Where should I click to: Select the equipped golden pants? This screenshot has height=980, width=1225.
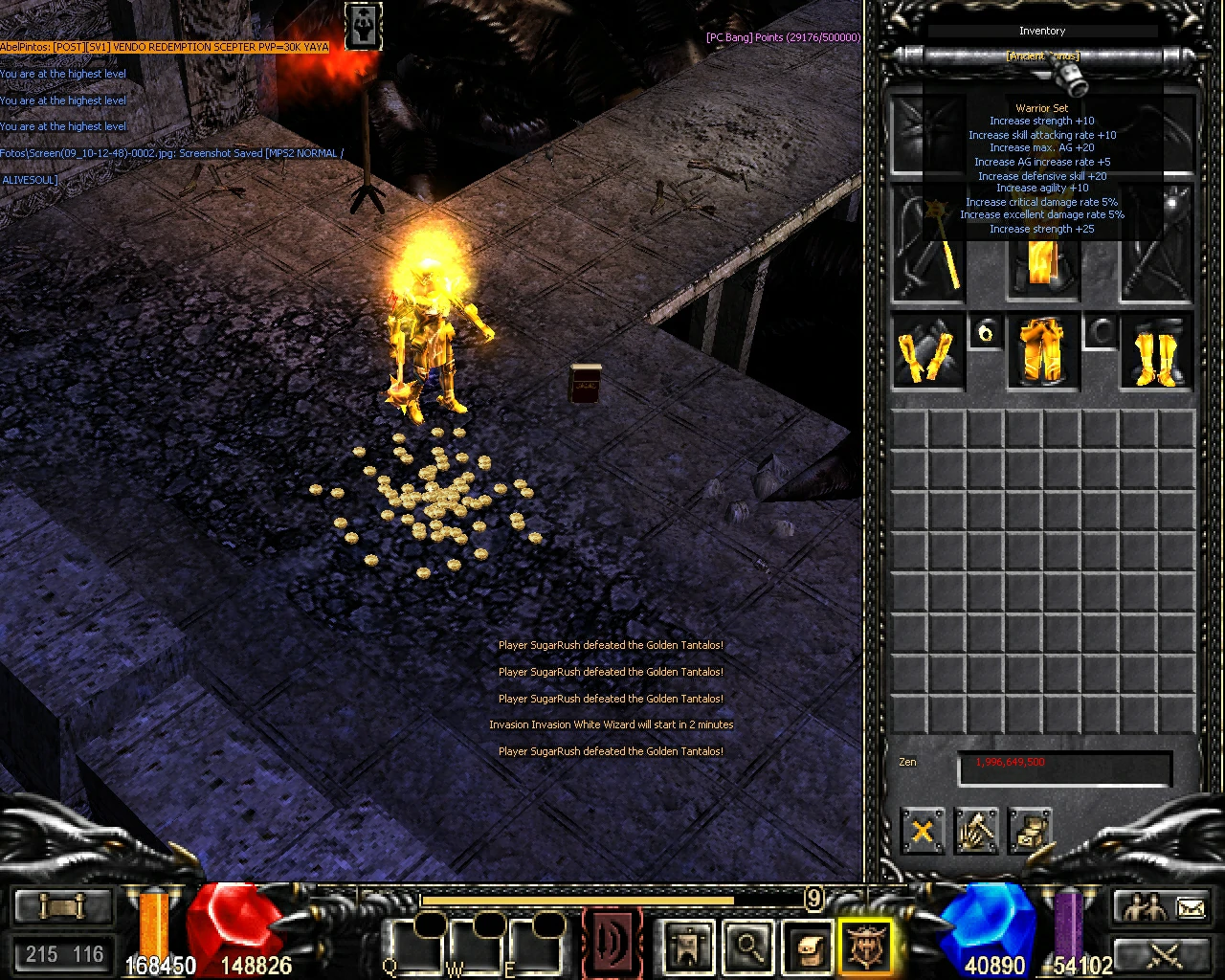click(1043, 352)
